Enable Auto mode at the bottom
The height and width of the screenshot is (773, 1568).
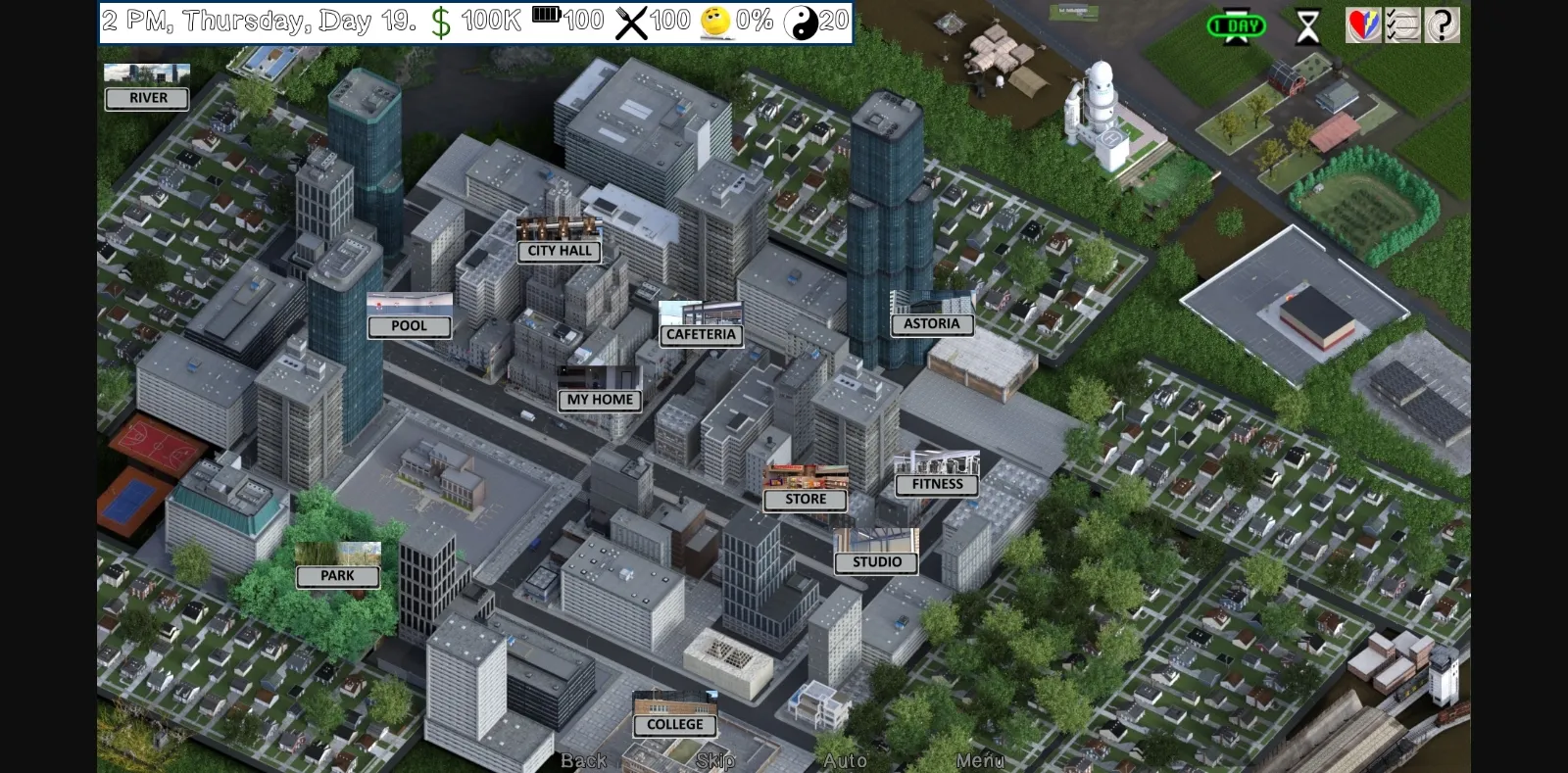click(846, 760)
